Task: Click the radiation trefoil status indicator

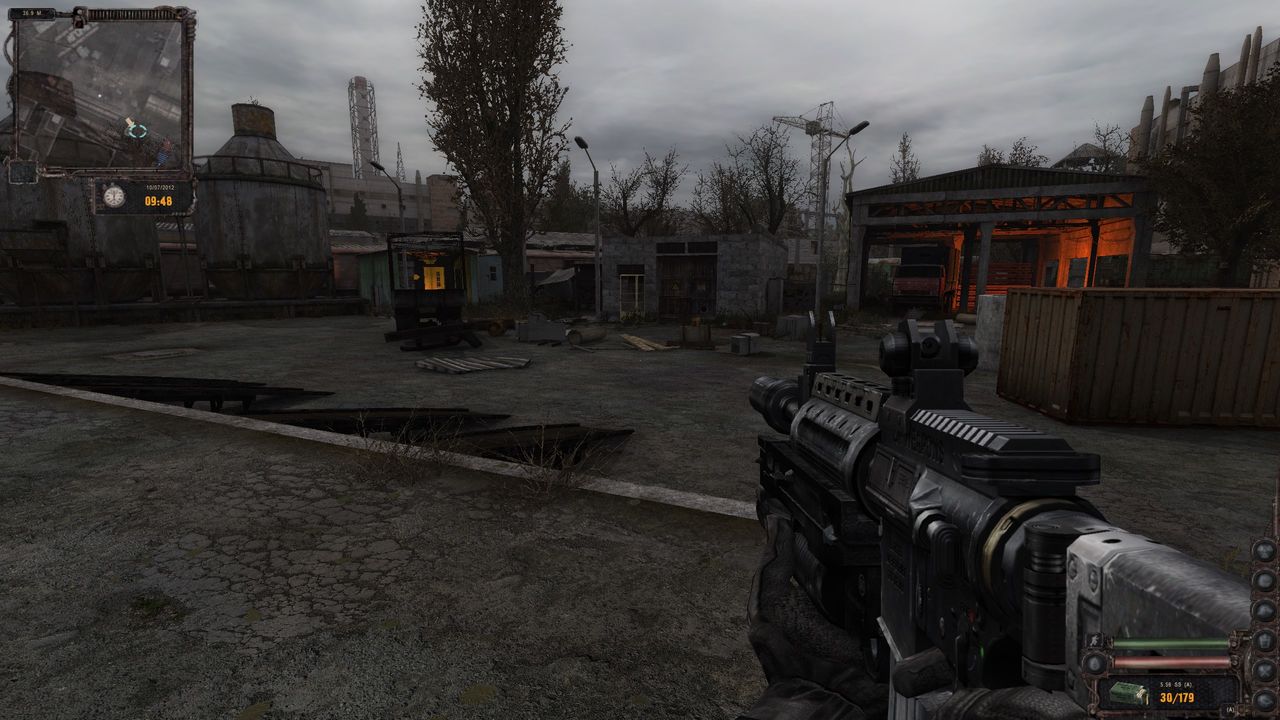Action: pos(1264,550)
